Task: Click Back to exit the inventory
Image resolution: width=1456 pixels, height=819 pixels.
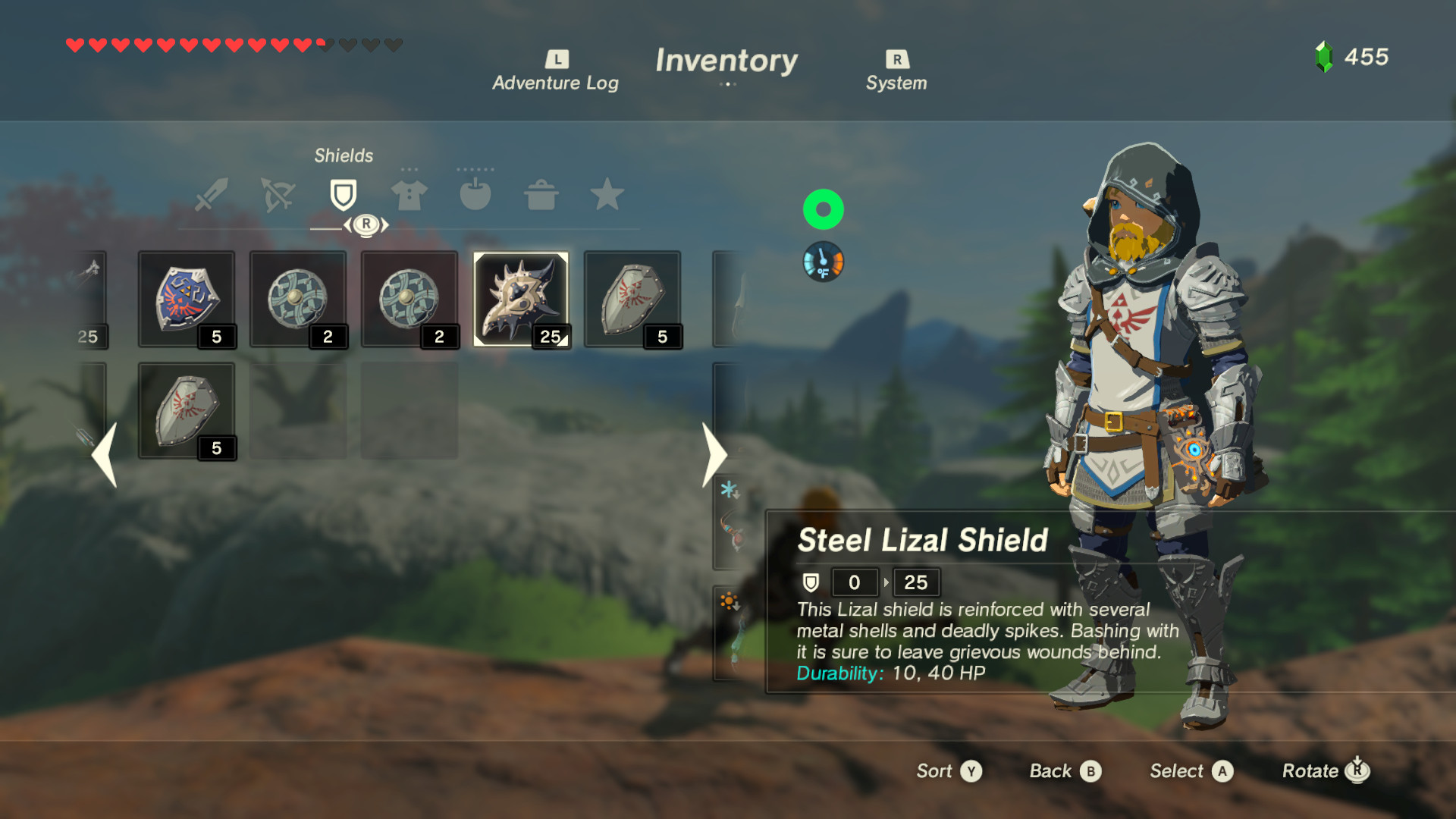Action: [x=1064, y=770]
